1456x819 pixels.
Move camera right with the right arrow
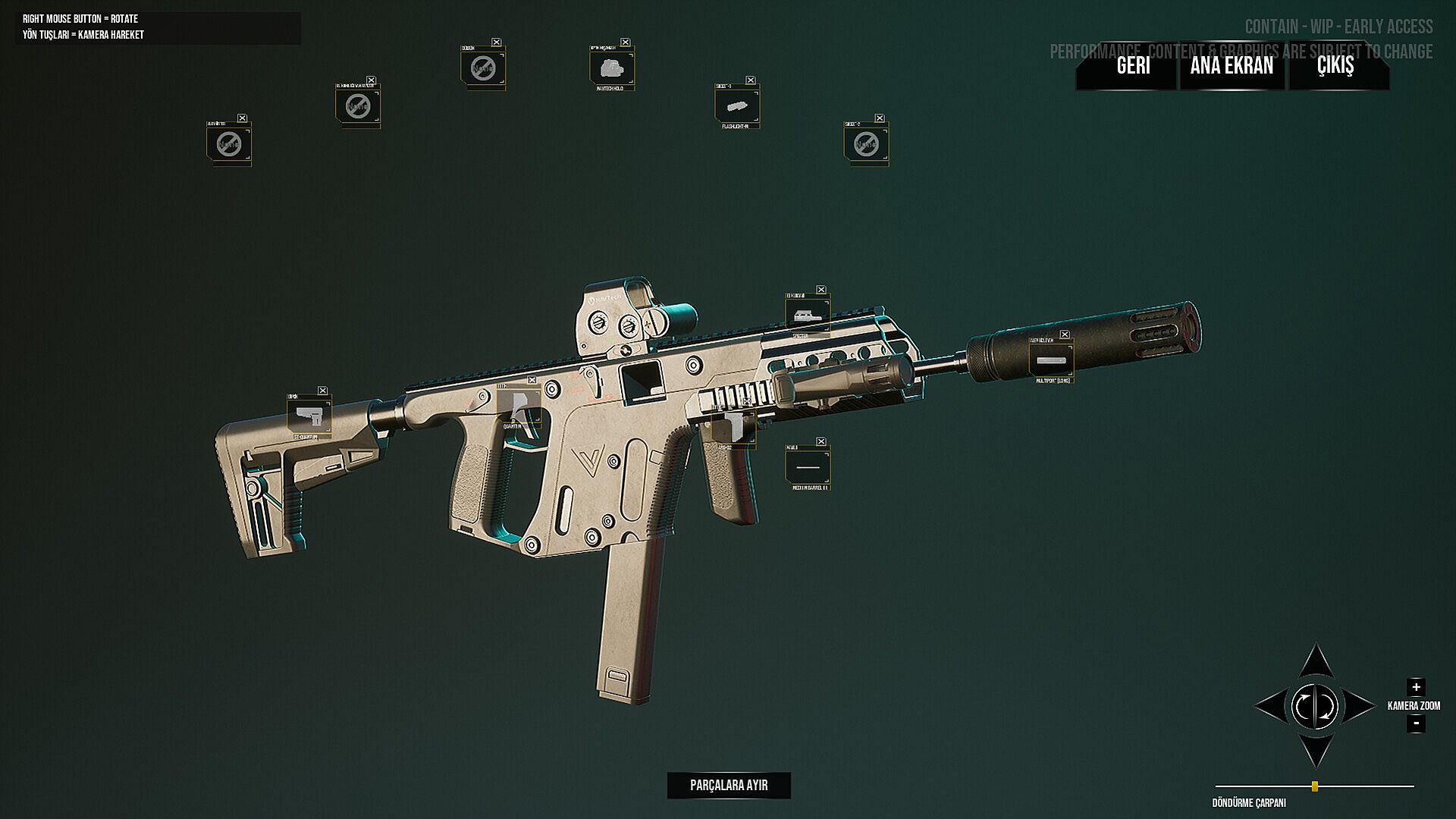tap(1360, 707)
